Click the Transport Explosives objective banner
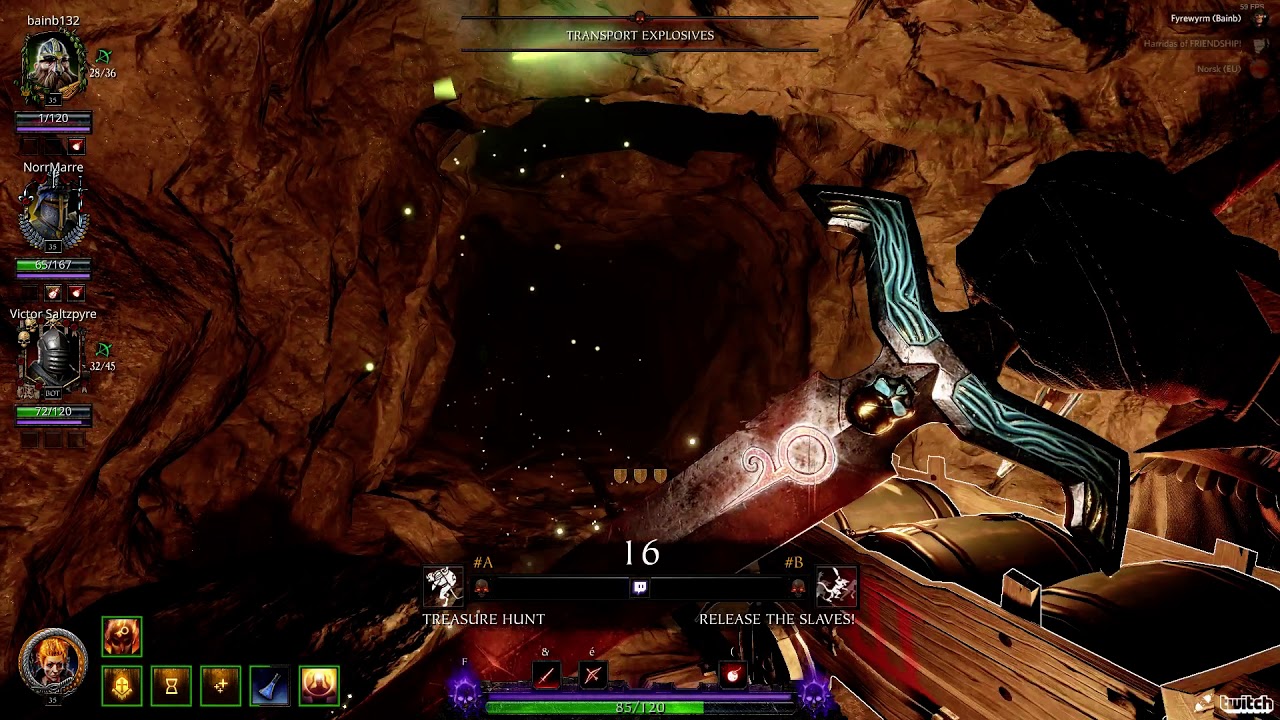This screenshot has height=720, width=1280. 640,35
